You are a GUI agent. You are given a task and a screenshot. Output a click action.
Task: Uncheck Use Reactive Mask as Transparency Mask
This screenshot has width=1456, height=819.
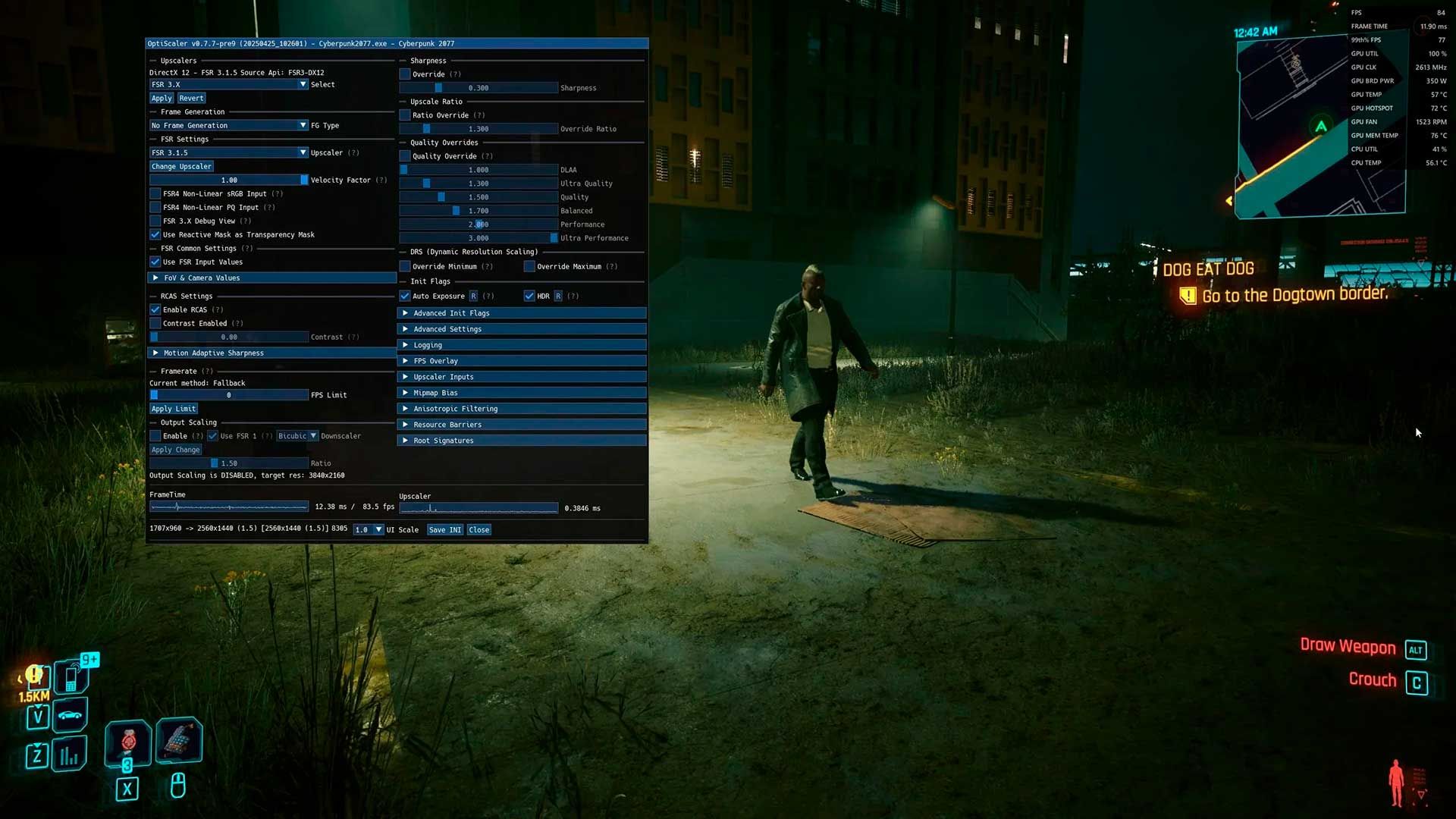coord(155,235)
